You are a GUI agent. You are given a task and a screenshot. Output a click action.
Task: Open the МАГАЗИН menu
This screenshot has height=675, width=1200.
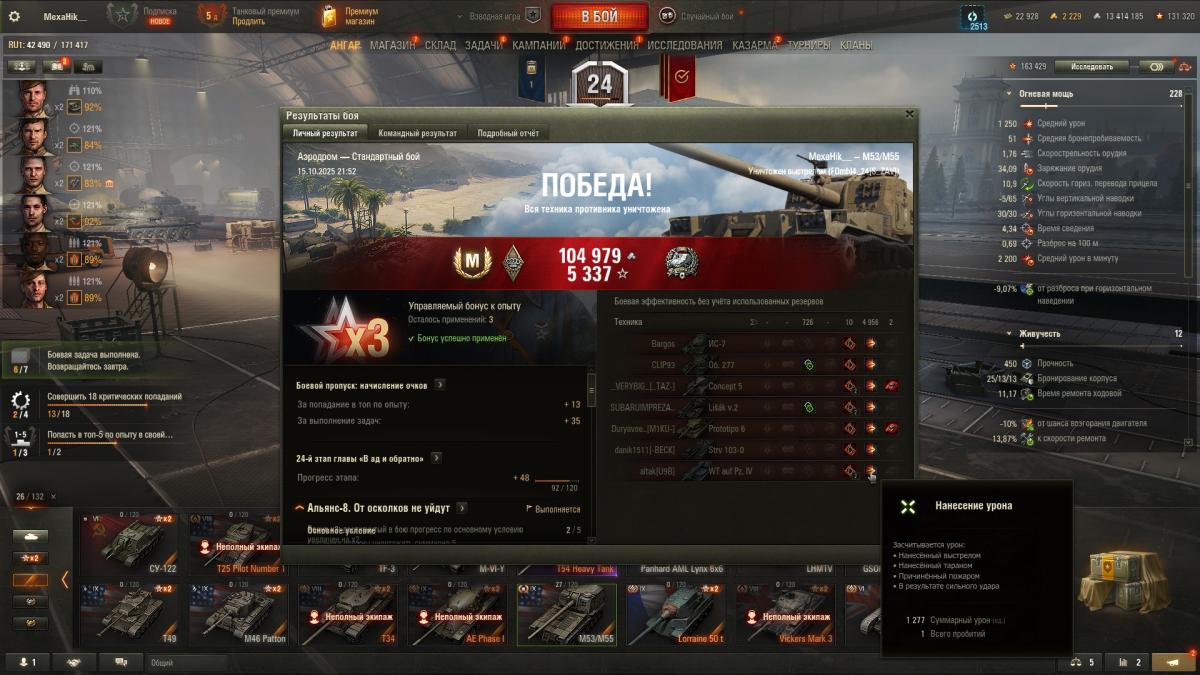(x=392, y=45)
